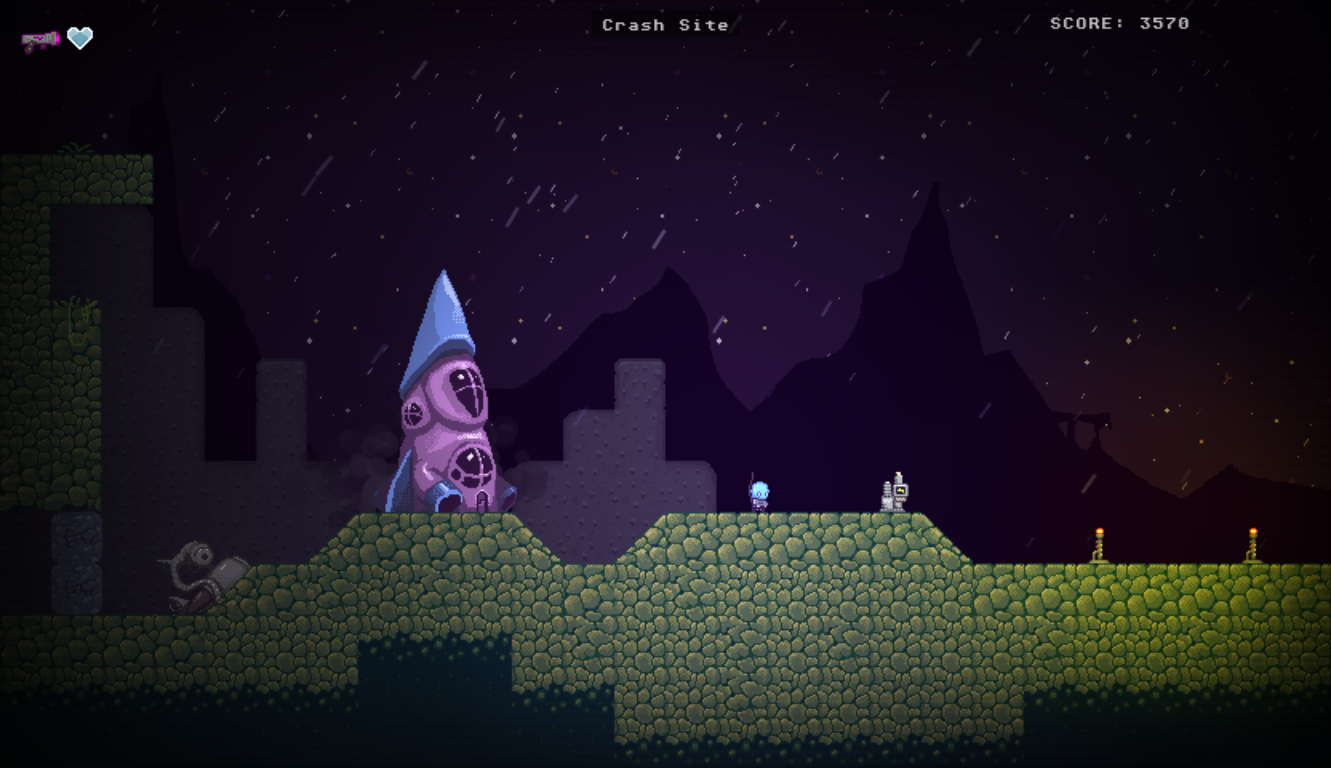Click the pink muzzle of the HUD blaster
The image size is (1331, 768).
pos(59,38)
